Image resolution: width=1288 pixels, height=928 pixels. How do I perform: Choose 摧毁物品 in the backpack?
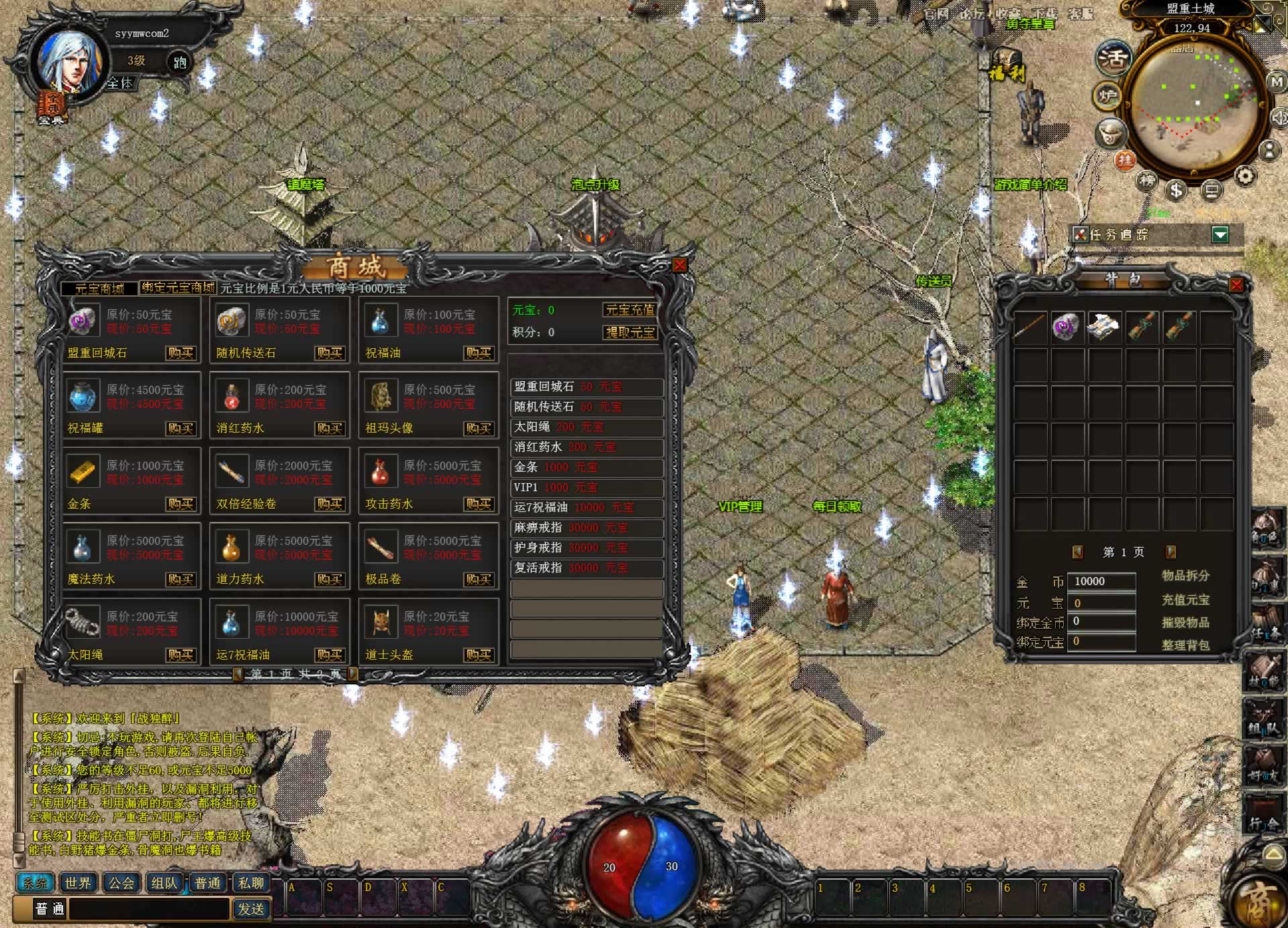[1185, 622]
